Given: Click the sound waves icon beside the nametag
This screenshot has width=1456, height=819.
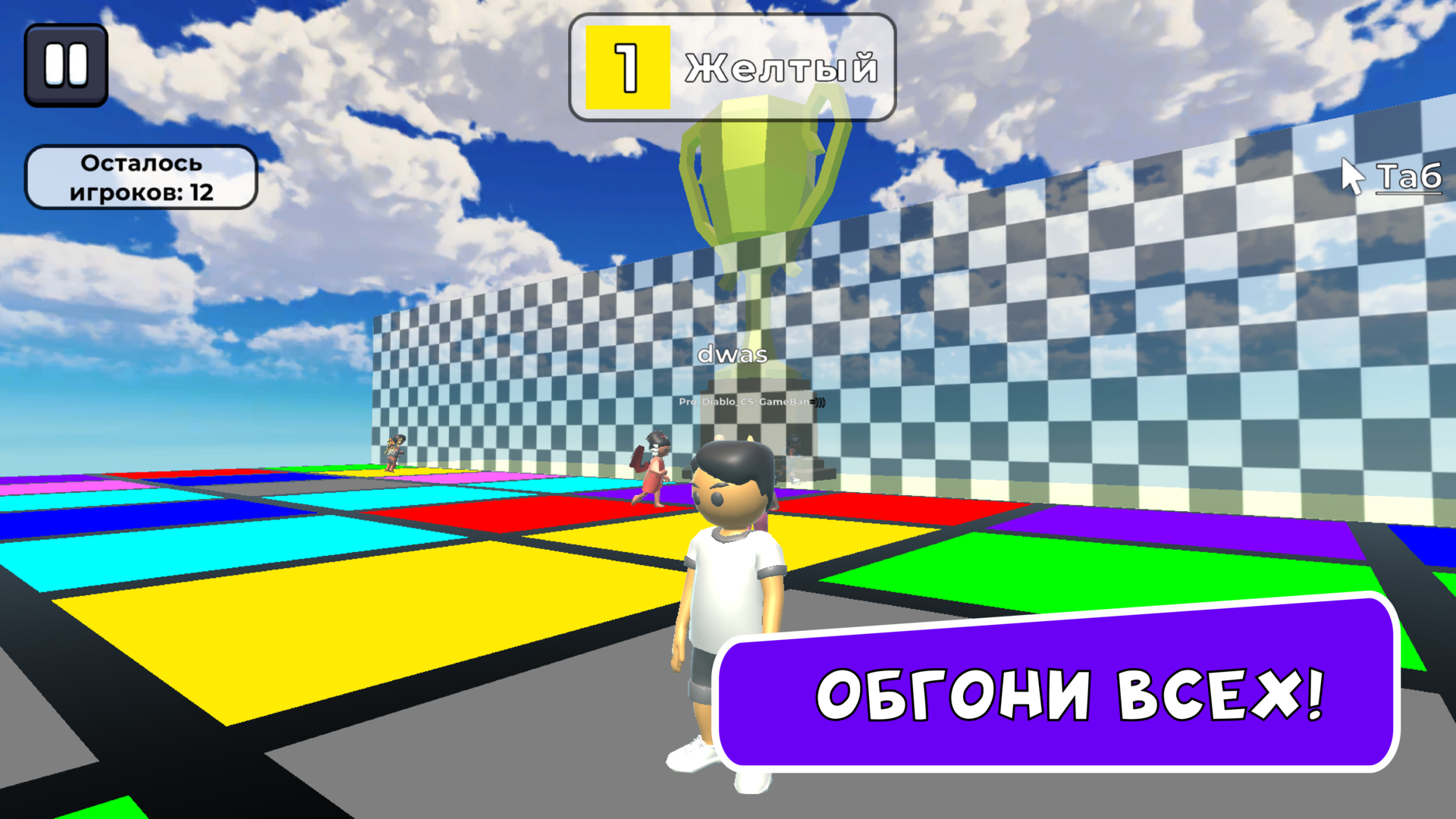Looking at the screenshot, I should [x=817, y=400].
